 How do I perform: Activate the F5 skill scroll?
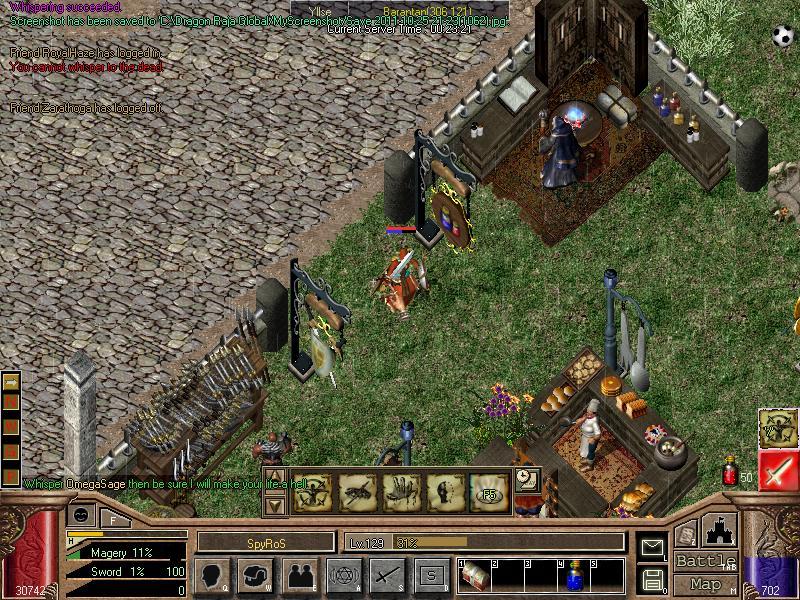pyautogui.click(x=488, y=490)
